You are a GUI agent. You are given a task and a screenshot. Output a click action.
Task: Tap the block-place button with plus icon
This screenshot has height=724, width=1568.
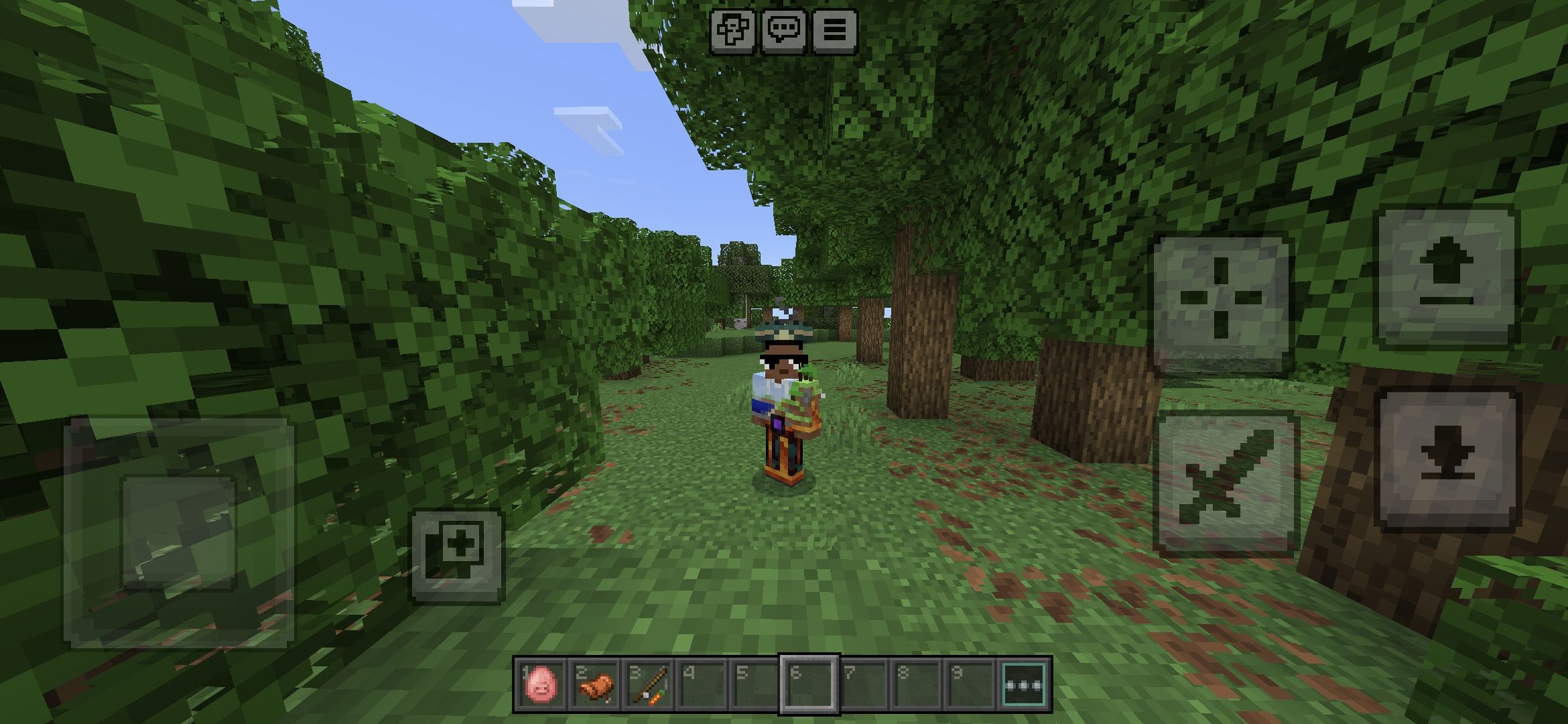click(x=457, y=556)
